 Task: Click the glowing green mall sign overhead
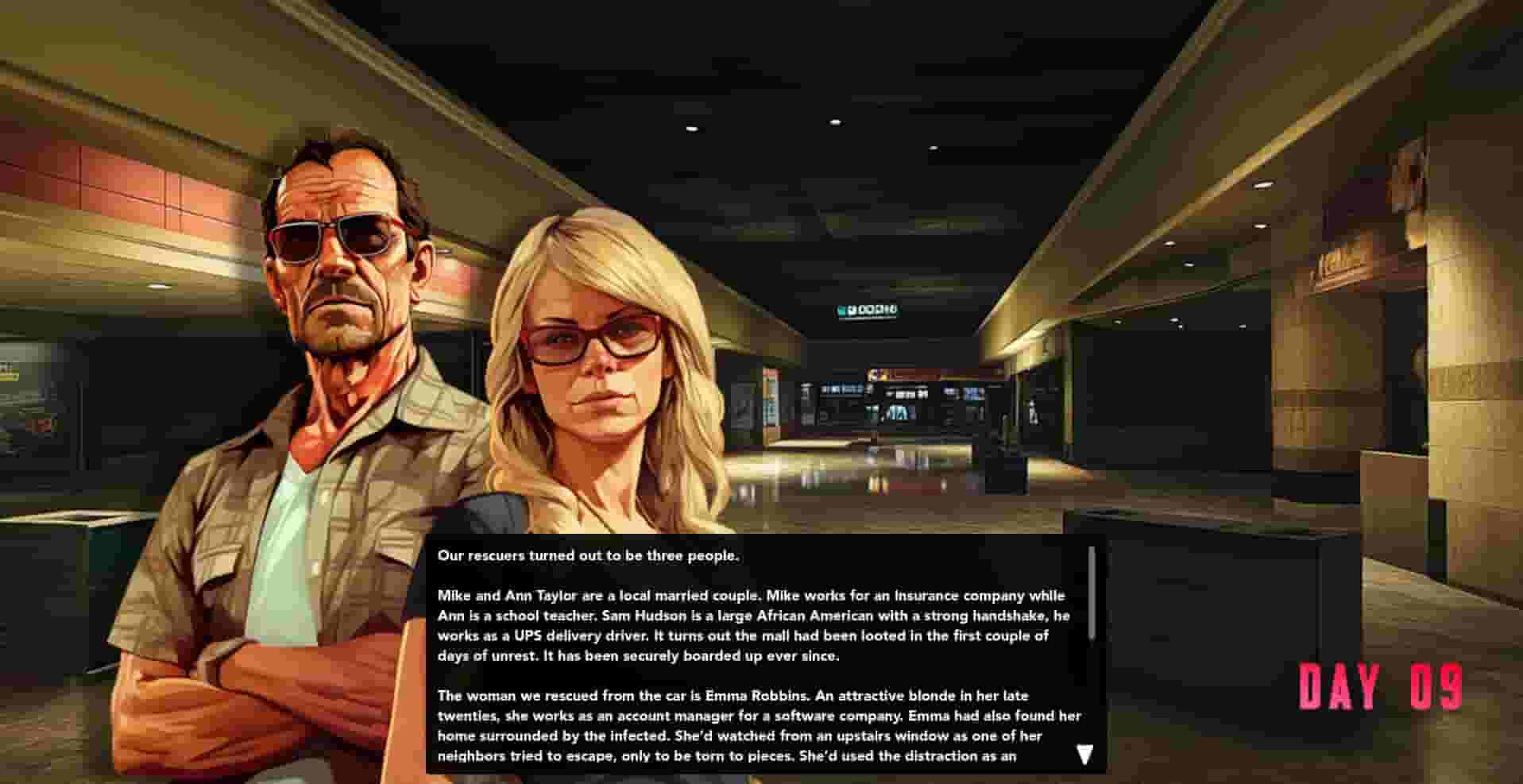866,312
